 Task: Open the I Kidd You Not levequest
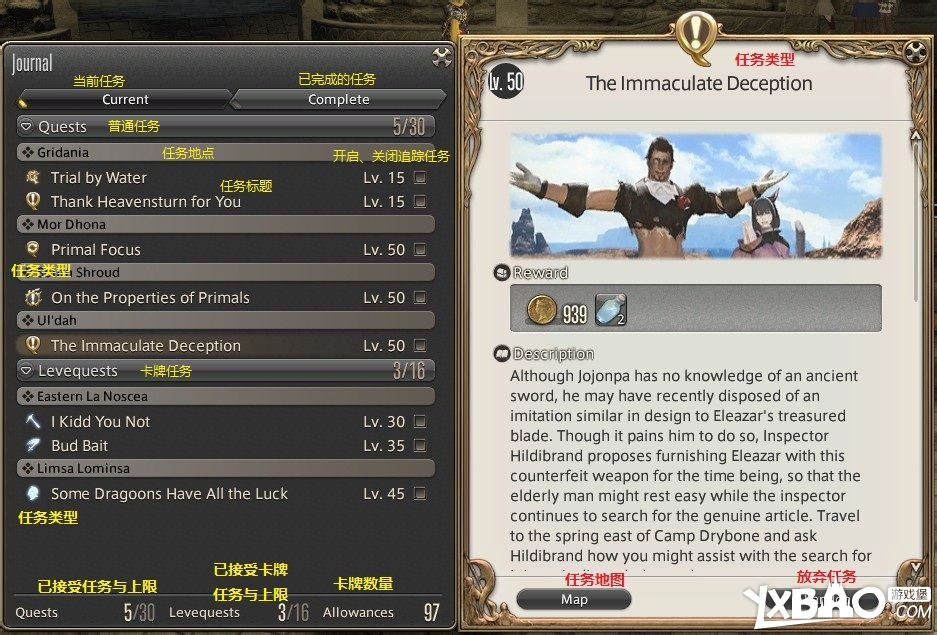[x=100, y=422]
